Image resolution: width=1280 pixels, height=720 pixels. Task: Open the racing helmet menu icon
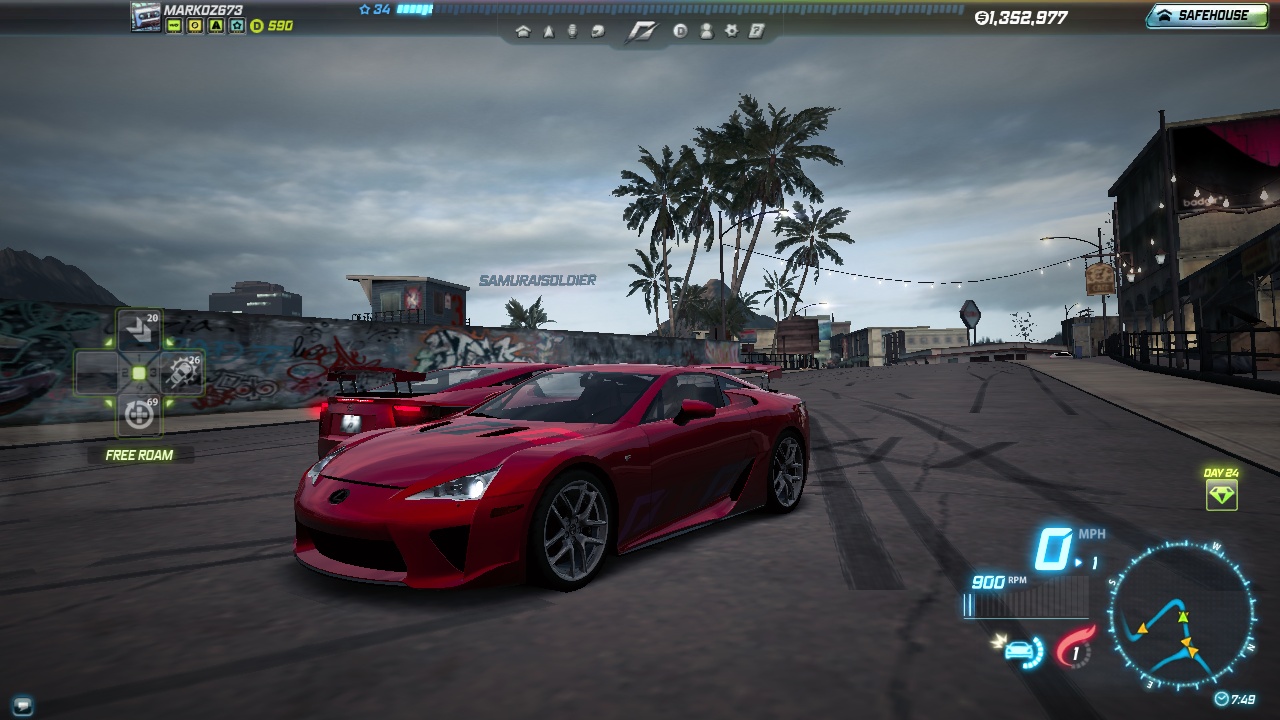coord(598,31)
